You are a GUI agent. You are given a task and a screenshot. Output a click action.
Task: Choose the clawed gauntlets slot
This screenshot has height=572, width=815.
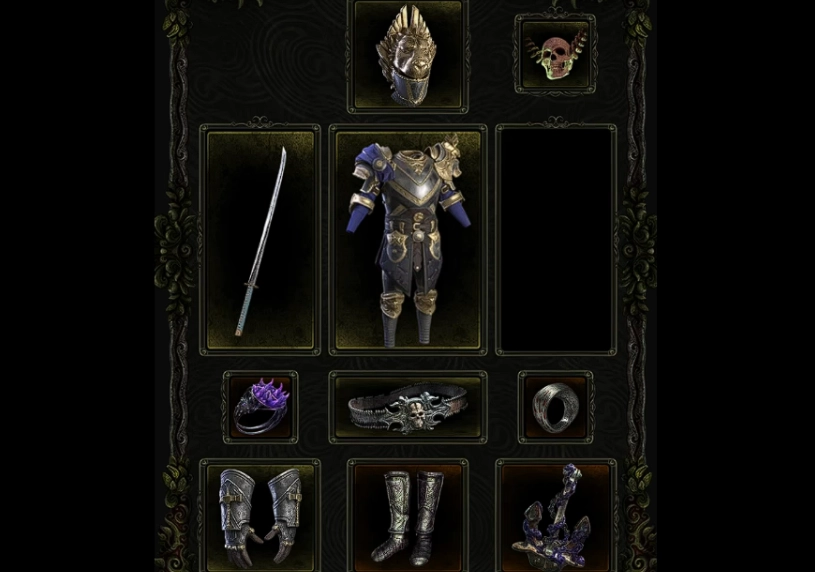(x=260, y=515)
